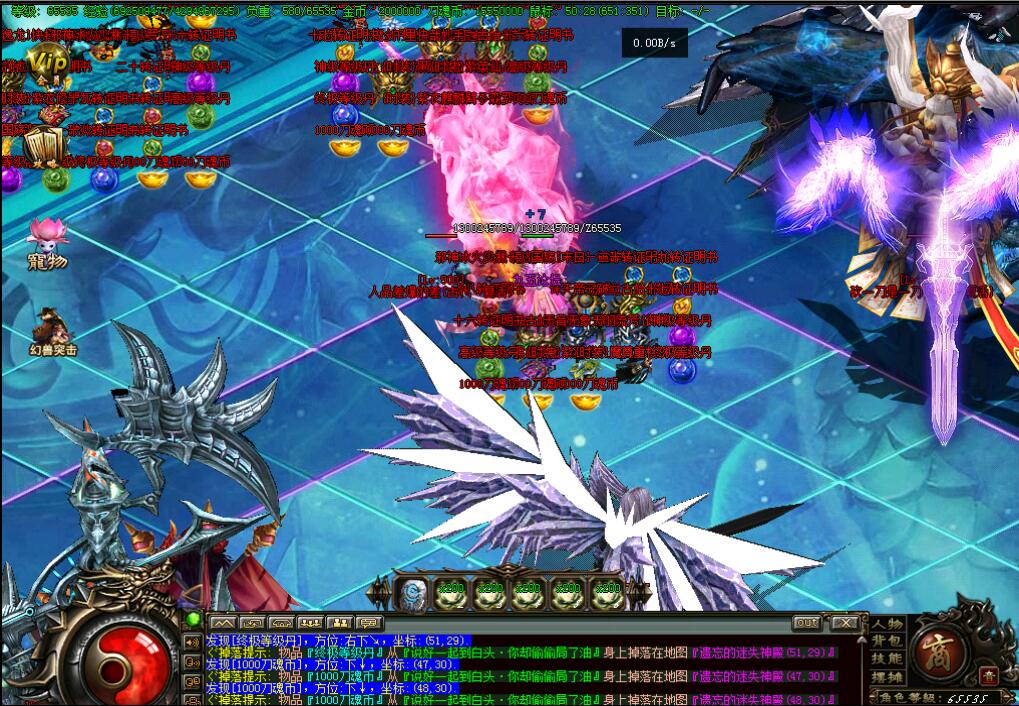This screenshot has width=1019, height=706.
Task: Click the small 查 button by level
Action: [987, 676]
